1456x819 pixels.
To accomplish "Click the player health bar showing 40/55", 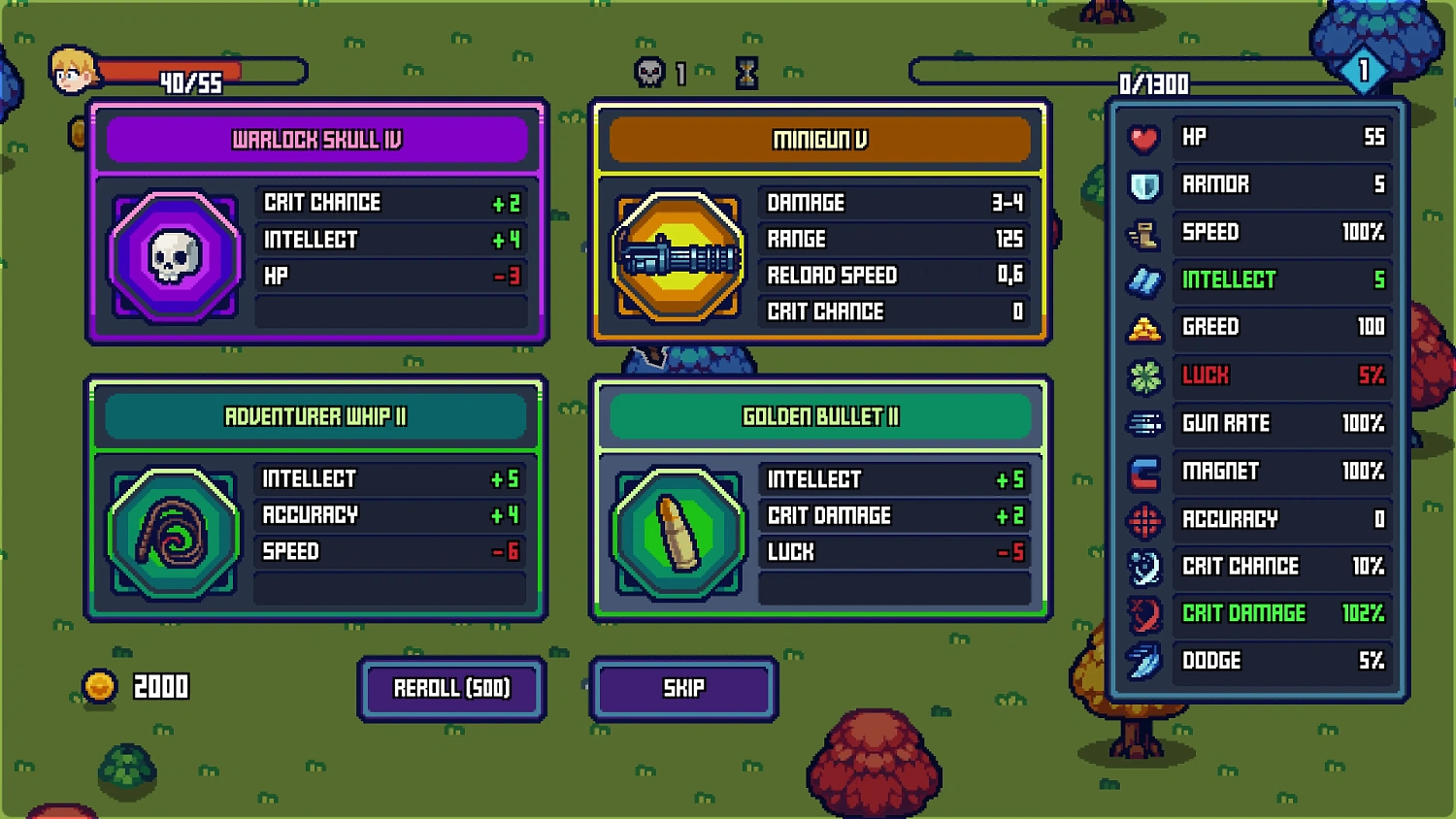I will tap(194, 71).
